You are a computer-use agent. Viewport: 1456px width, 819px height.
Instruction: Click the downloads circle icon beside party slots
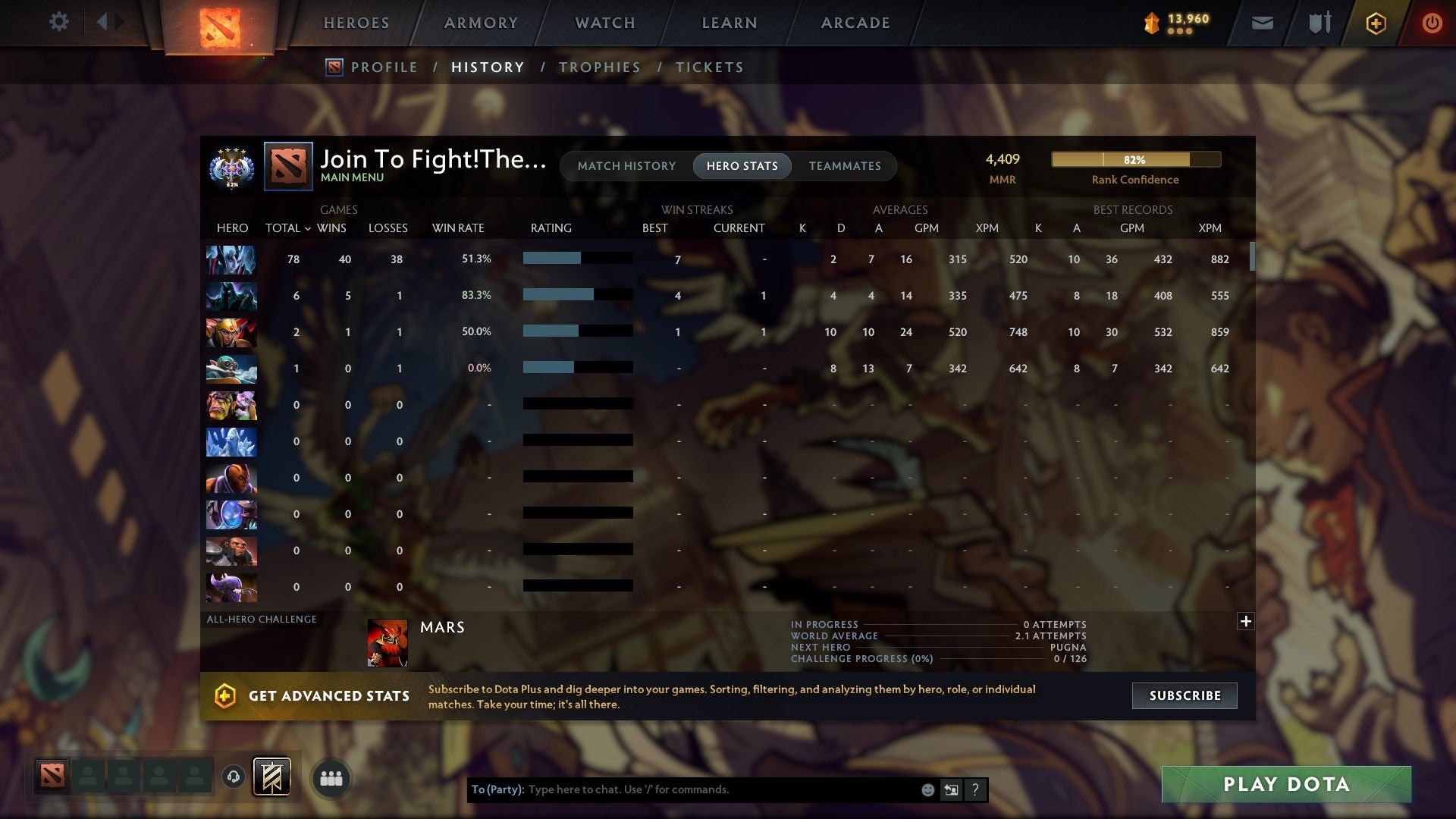[235, 777]
